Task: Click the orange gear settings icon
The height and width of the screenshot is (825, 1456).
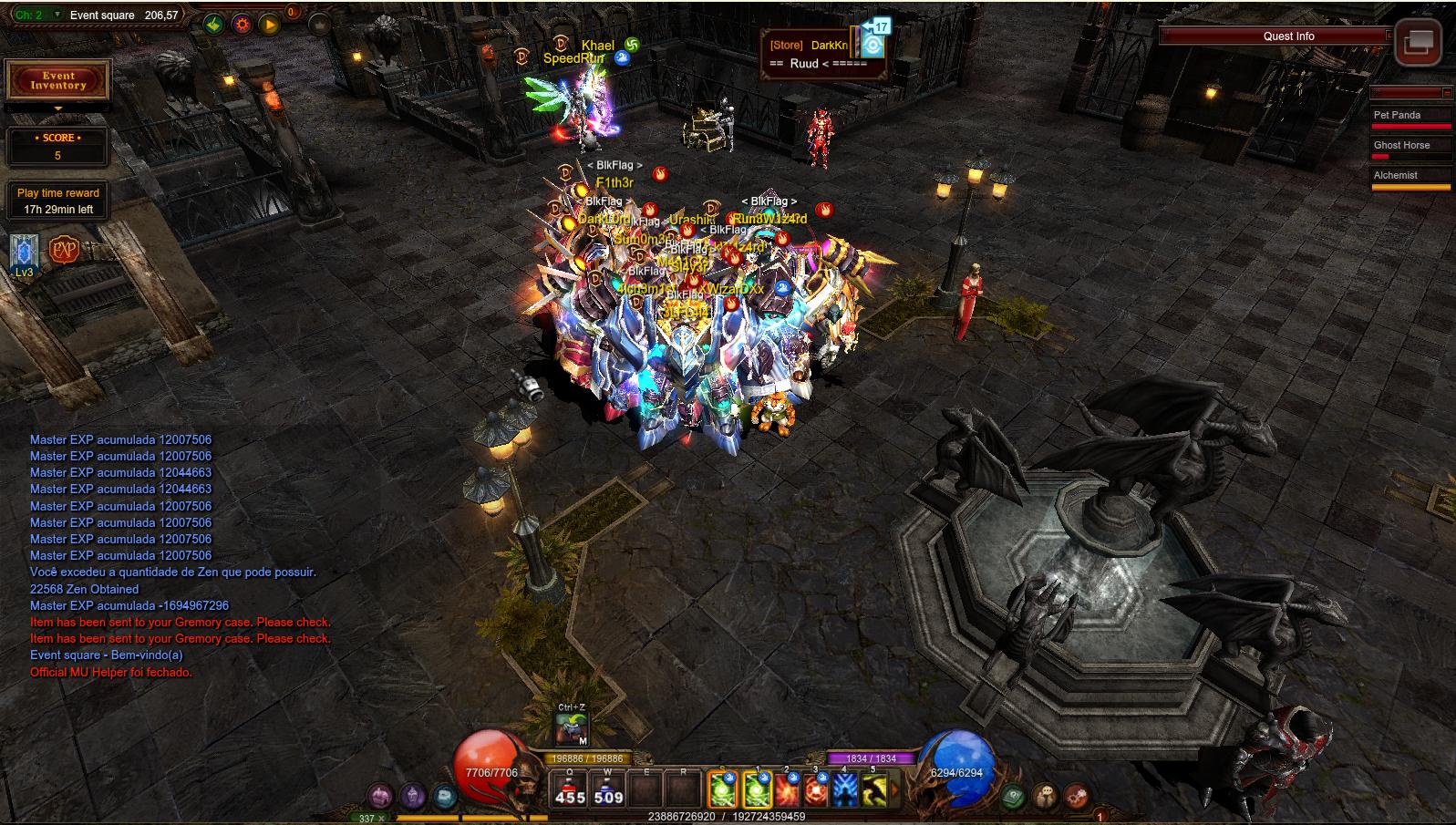Action: pyautogui.click(x=242, y=25)
